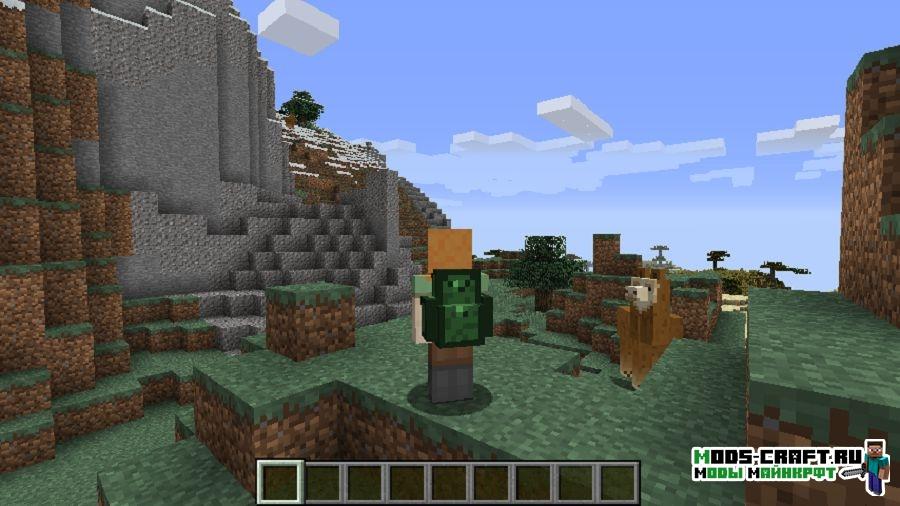Select the highlighted first hotbar slot
900x506 pixels.
[280, 482]
